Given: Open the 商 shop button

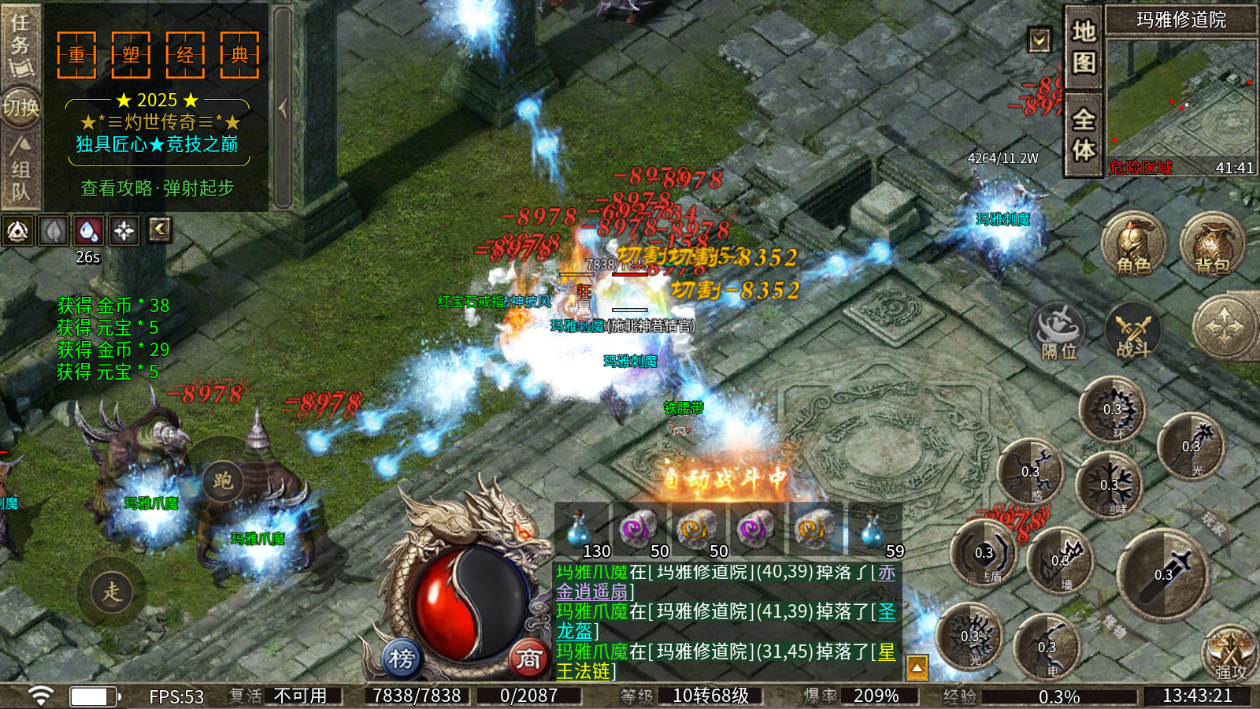Looking at the screenshot, I should pos(526,659).
